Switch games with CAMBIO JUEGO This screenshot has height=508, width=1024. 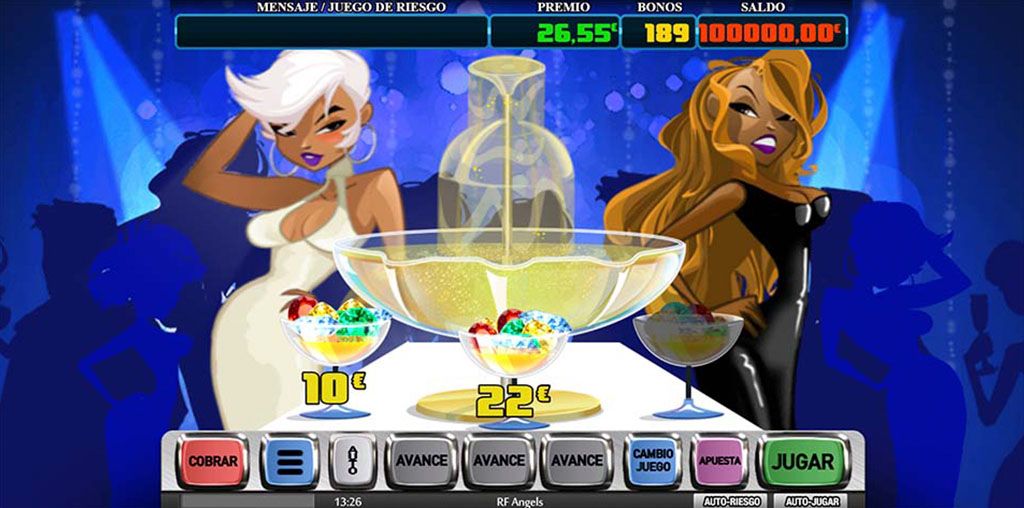[x=652, y=461]
